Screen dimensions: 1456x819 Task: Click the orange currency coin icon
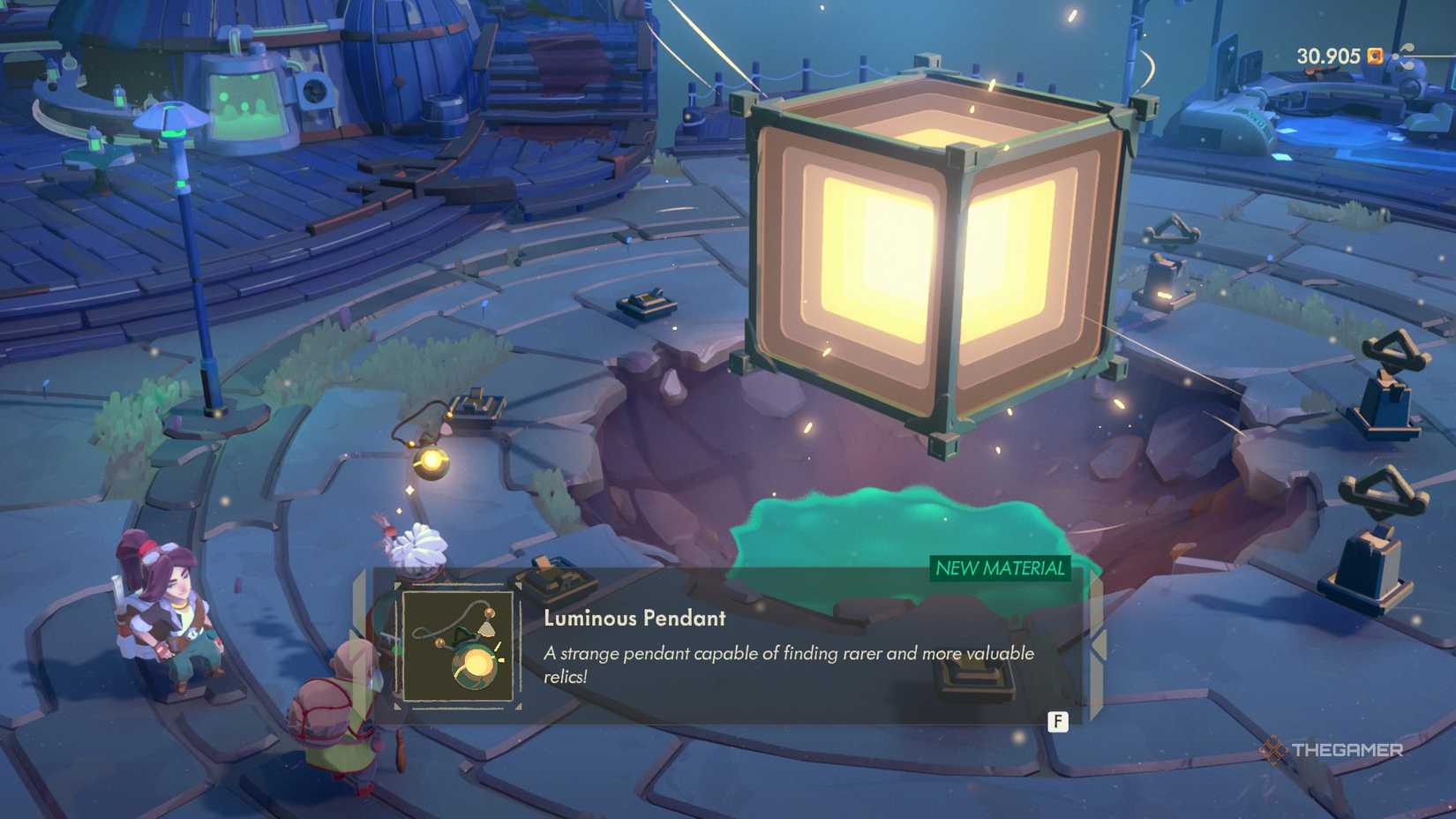click(1374, 55)
